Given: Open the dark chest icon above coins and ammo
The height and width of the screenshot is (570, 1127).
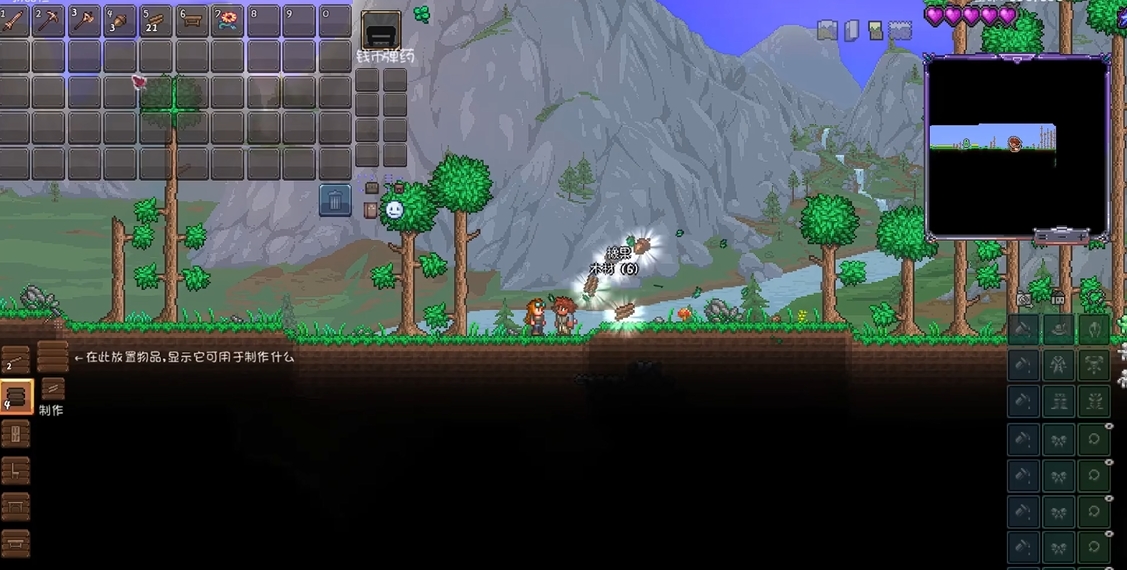Looking at the screenshot, I should (380, 31).
